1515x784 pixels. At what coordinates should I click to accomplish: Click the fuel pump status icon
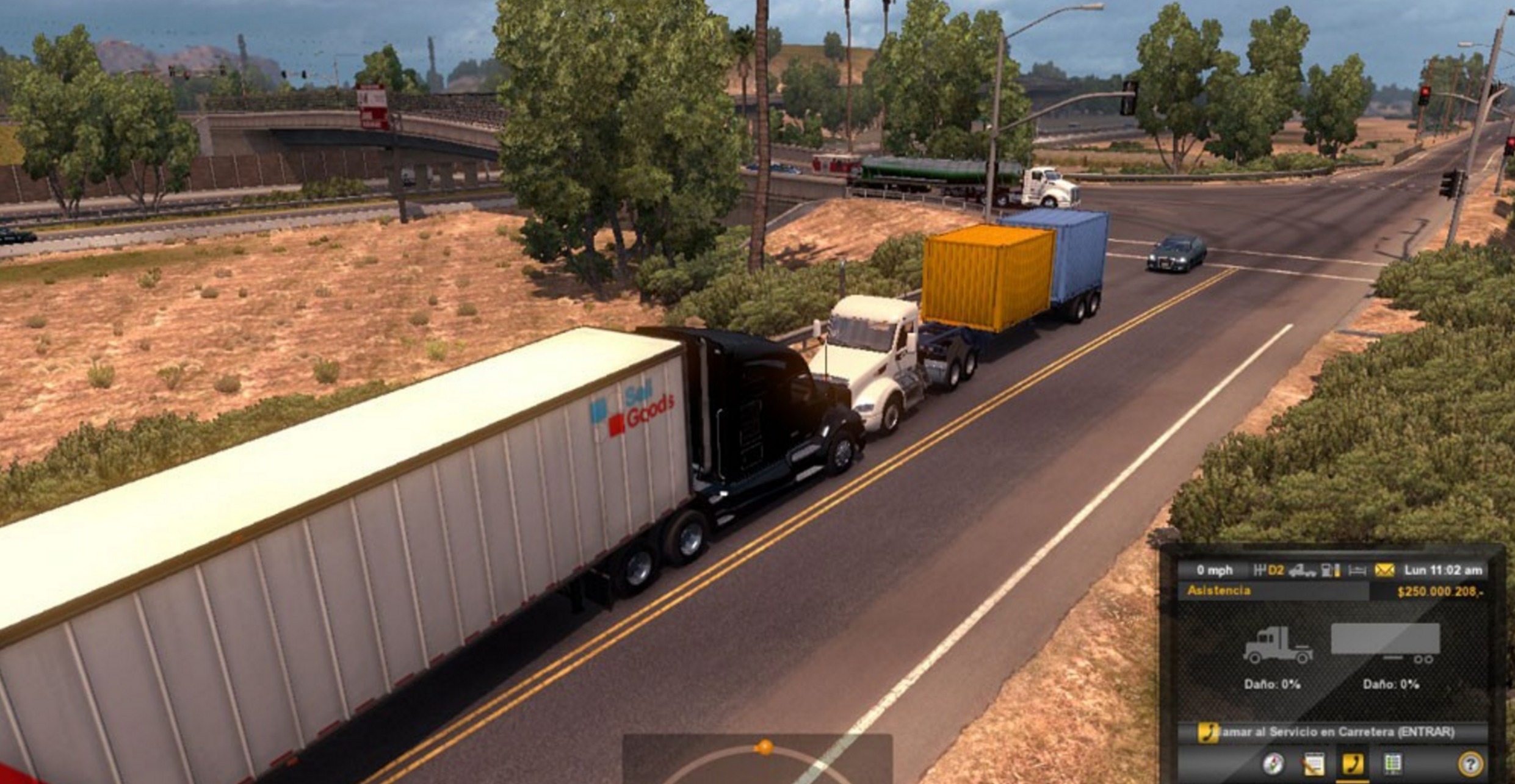1329,570
